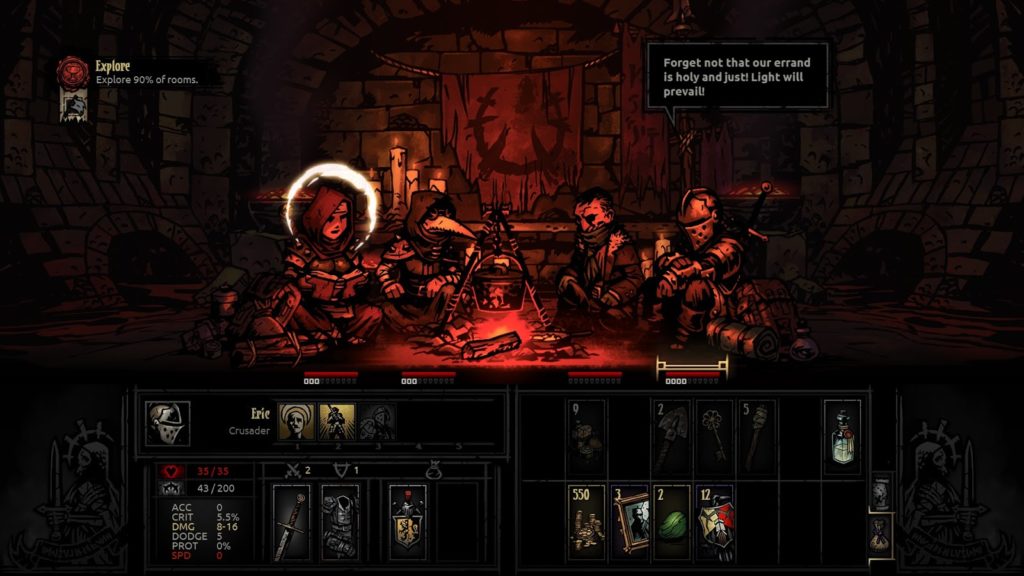The image size is (1024, 576).
Task: Select the shovel in the inventory
Action: (672, 436)
